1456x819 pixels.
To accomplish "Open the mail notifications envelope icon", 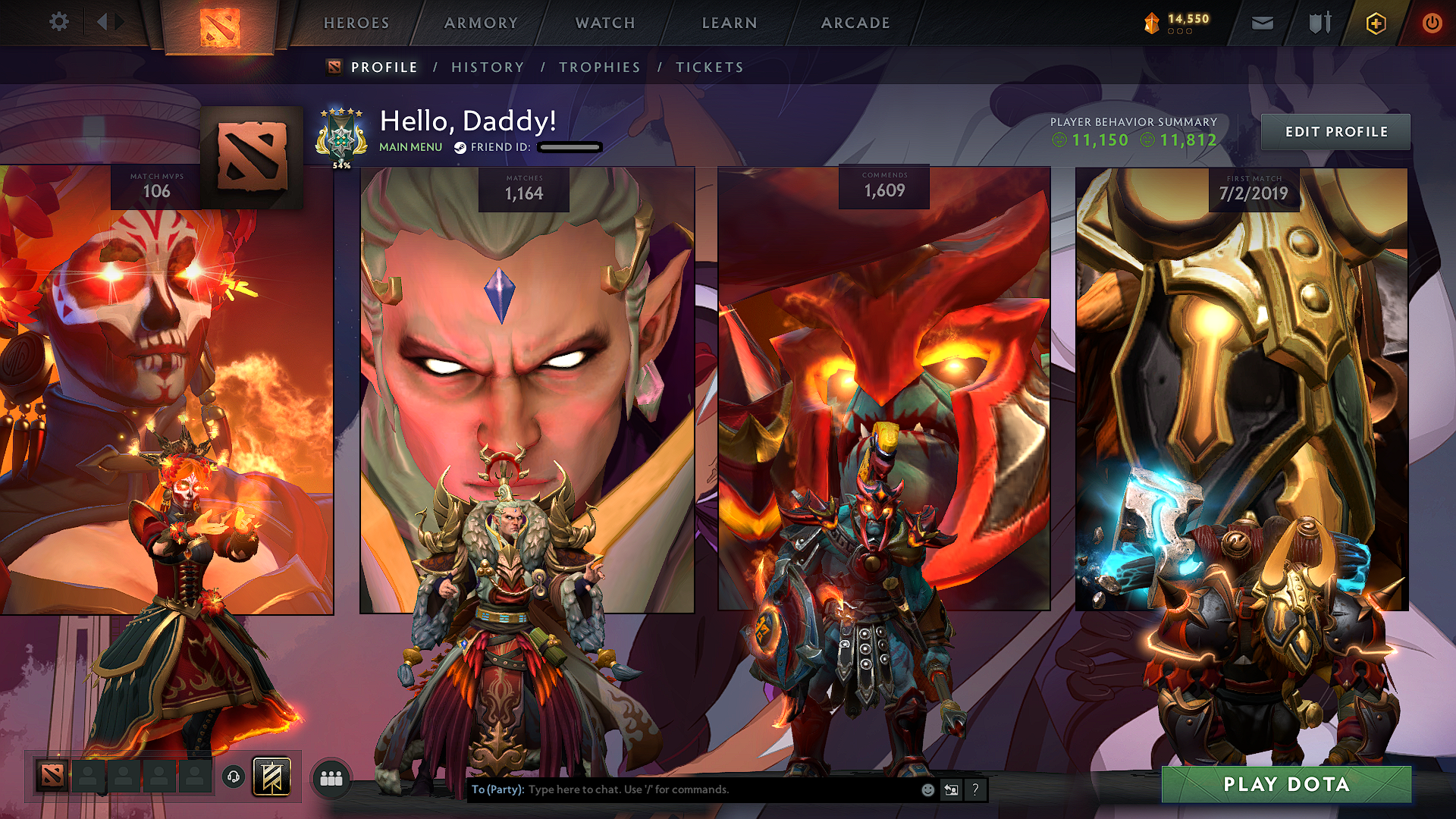I will click(x=1261, y=23).
